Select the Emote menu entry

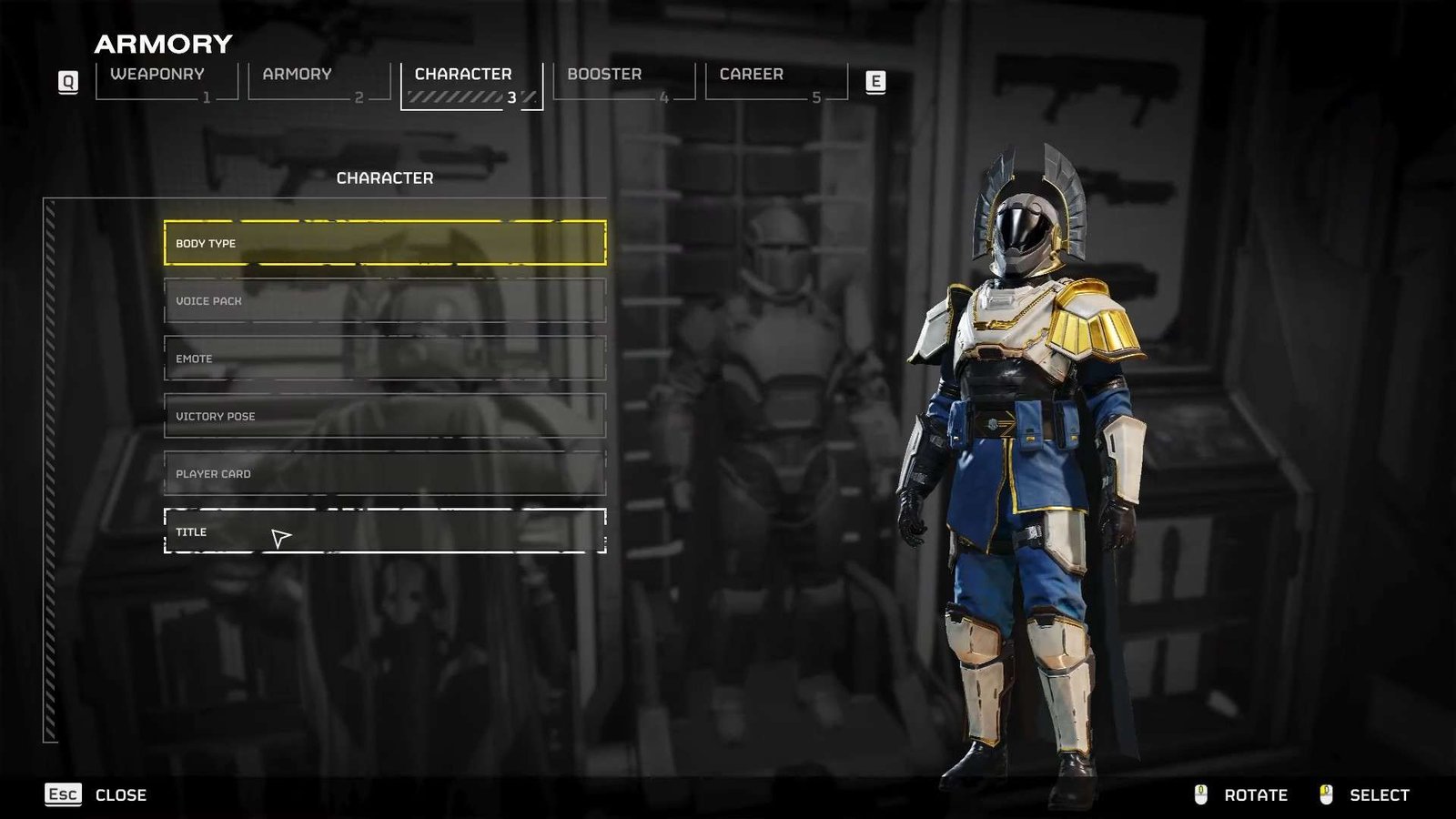384,359
